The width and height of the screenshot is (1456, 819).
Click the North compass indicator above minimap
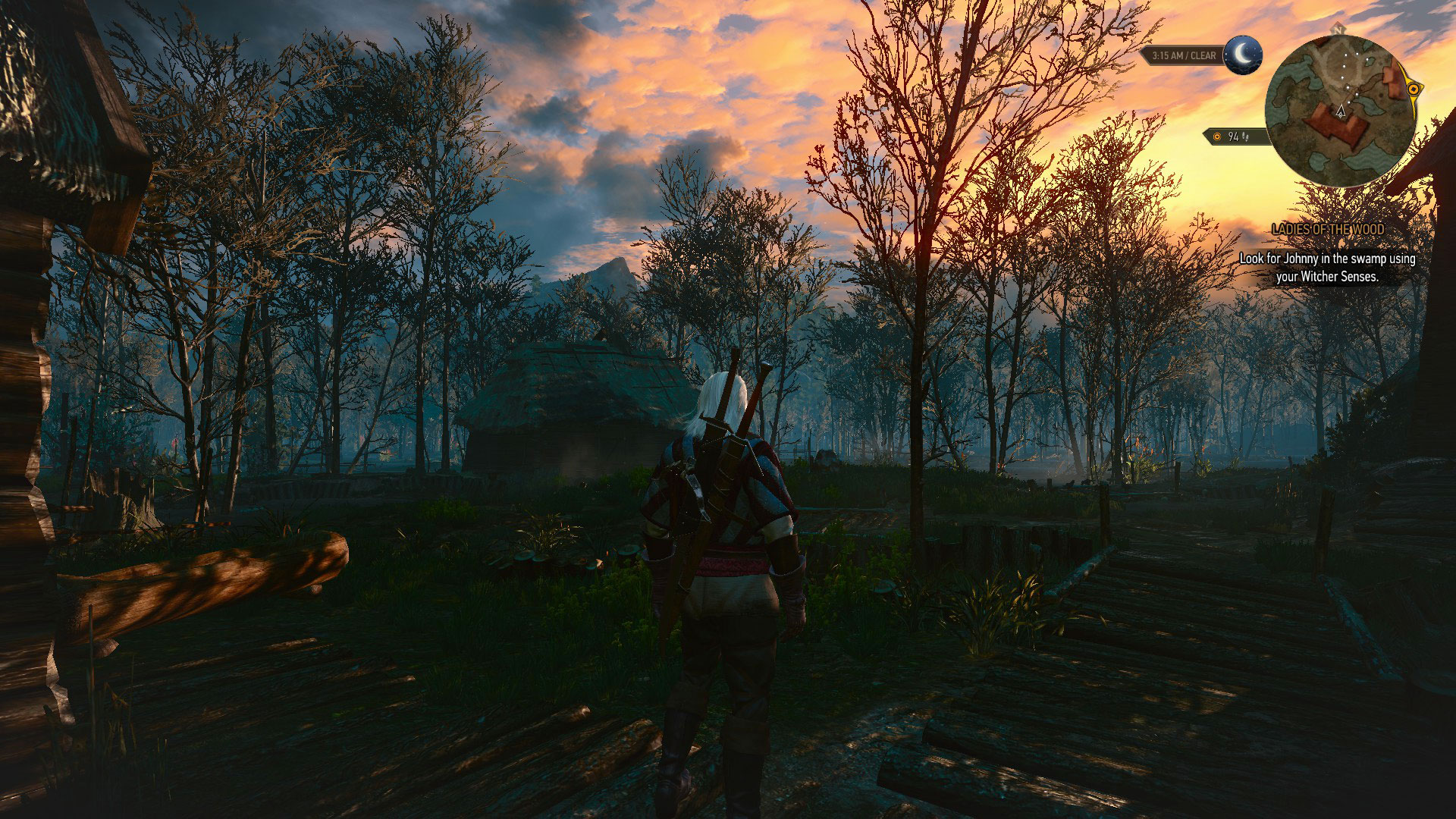[1339, 29]
